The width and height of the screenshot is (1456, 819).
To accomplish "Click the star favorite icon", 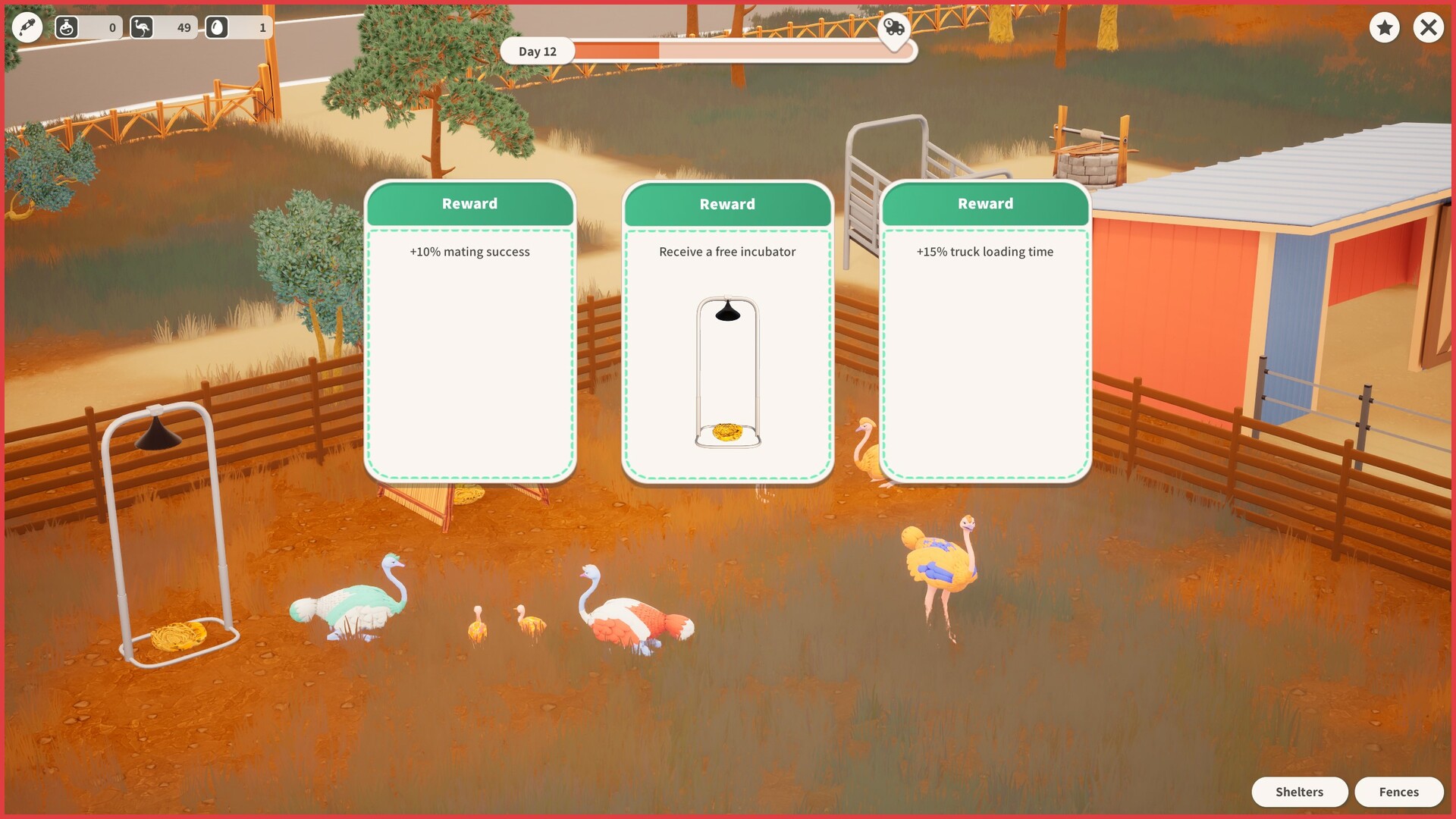I will [x=1385, y=27].
